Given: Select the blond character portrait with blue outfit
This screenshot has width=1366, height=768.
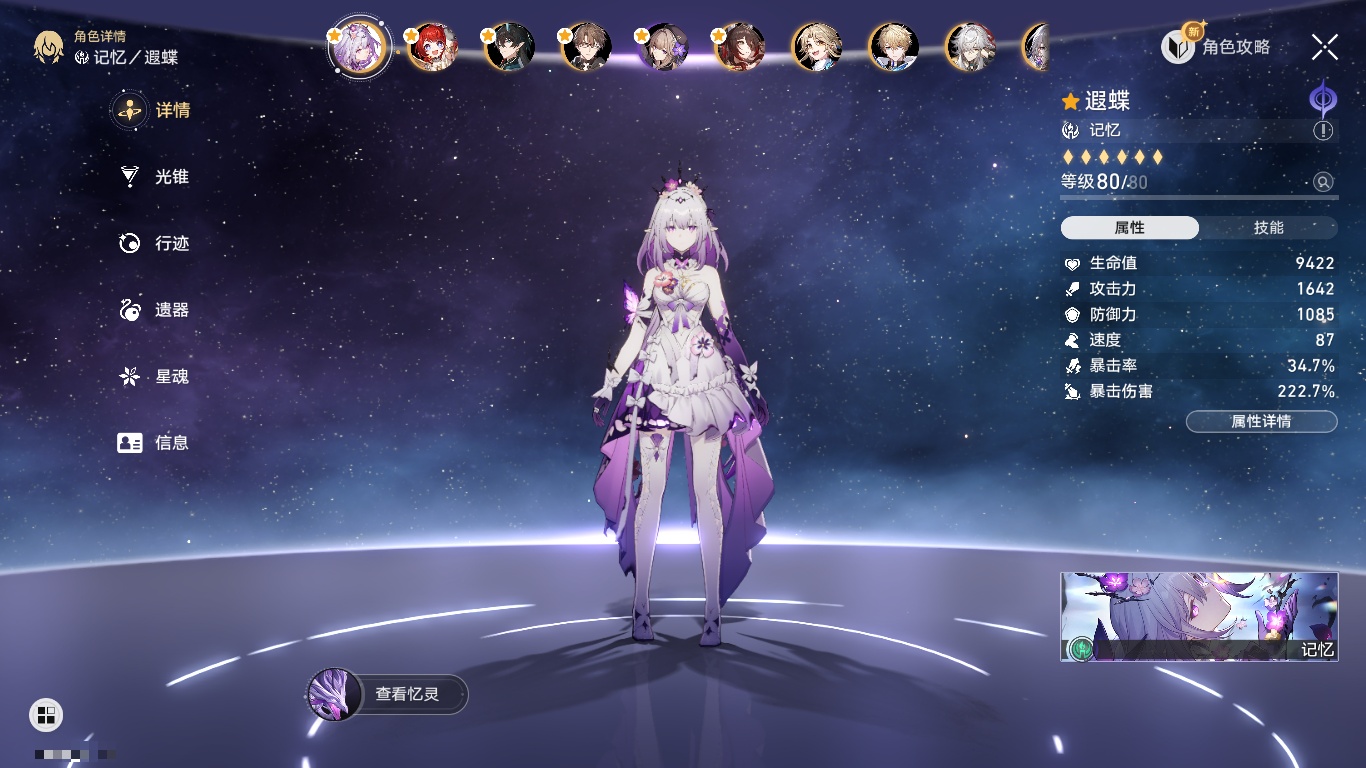Looking at the screenshot, I should click(893, 47).
